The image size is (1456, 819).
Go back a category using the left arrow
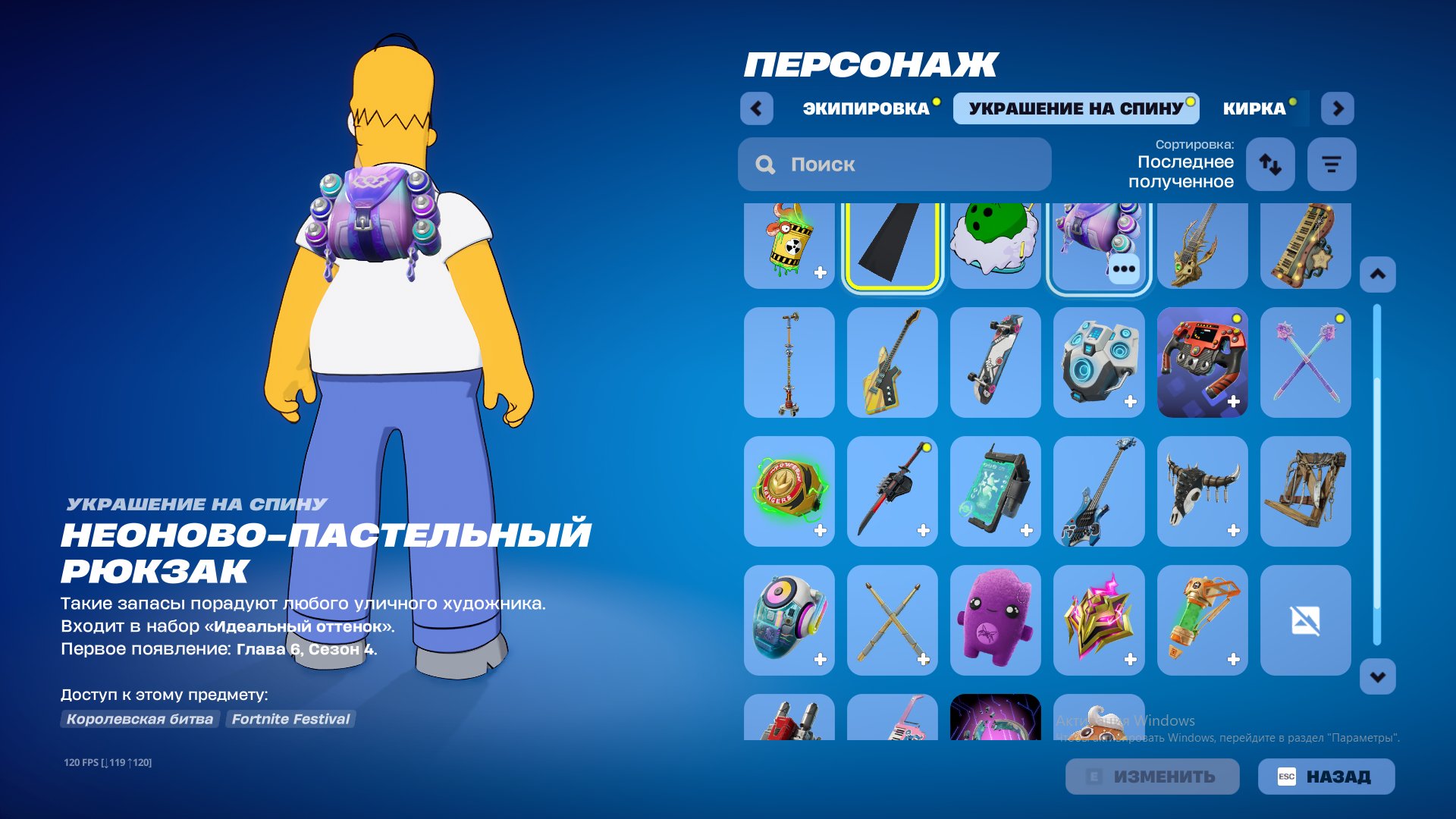[x=755, y=108]
